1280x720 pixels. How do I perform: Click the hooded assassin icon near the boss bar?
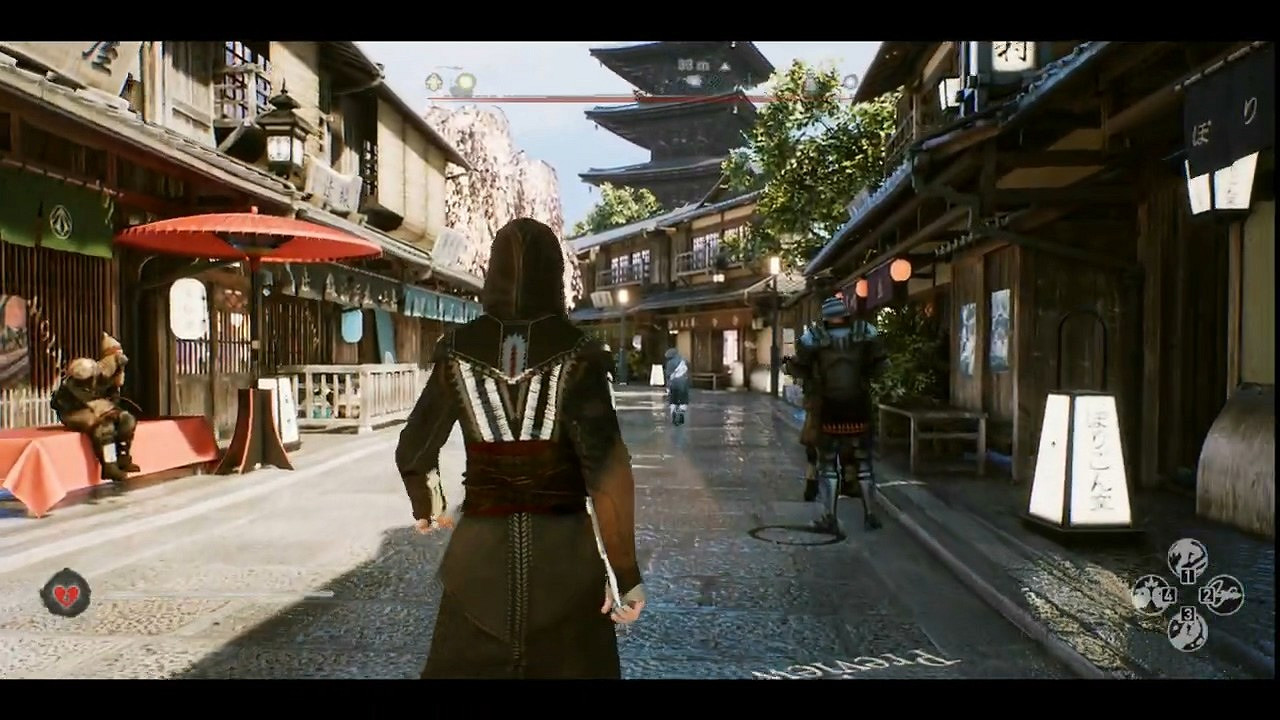[x=433, y=82]
